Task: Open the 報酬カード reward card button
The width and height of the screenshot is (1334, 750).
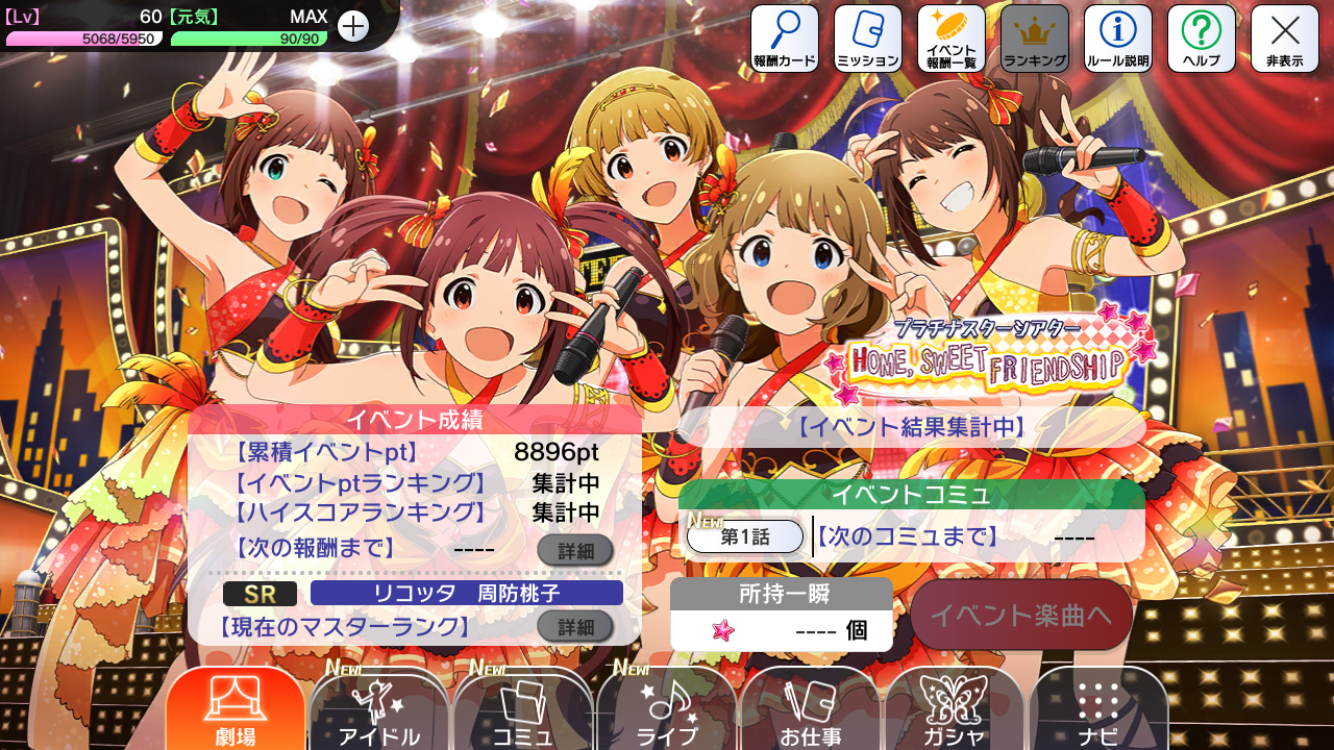Action: click(785, 39)
